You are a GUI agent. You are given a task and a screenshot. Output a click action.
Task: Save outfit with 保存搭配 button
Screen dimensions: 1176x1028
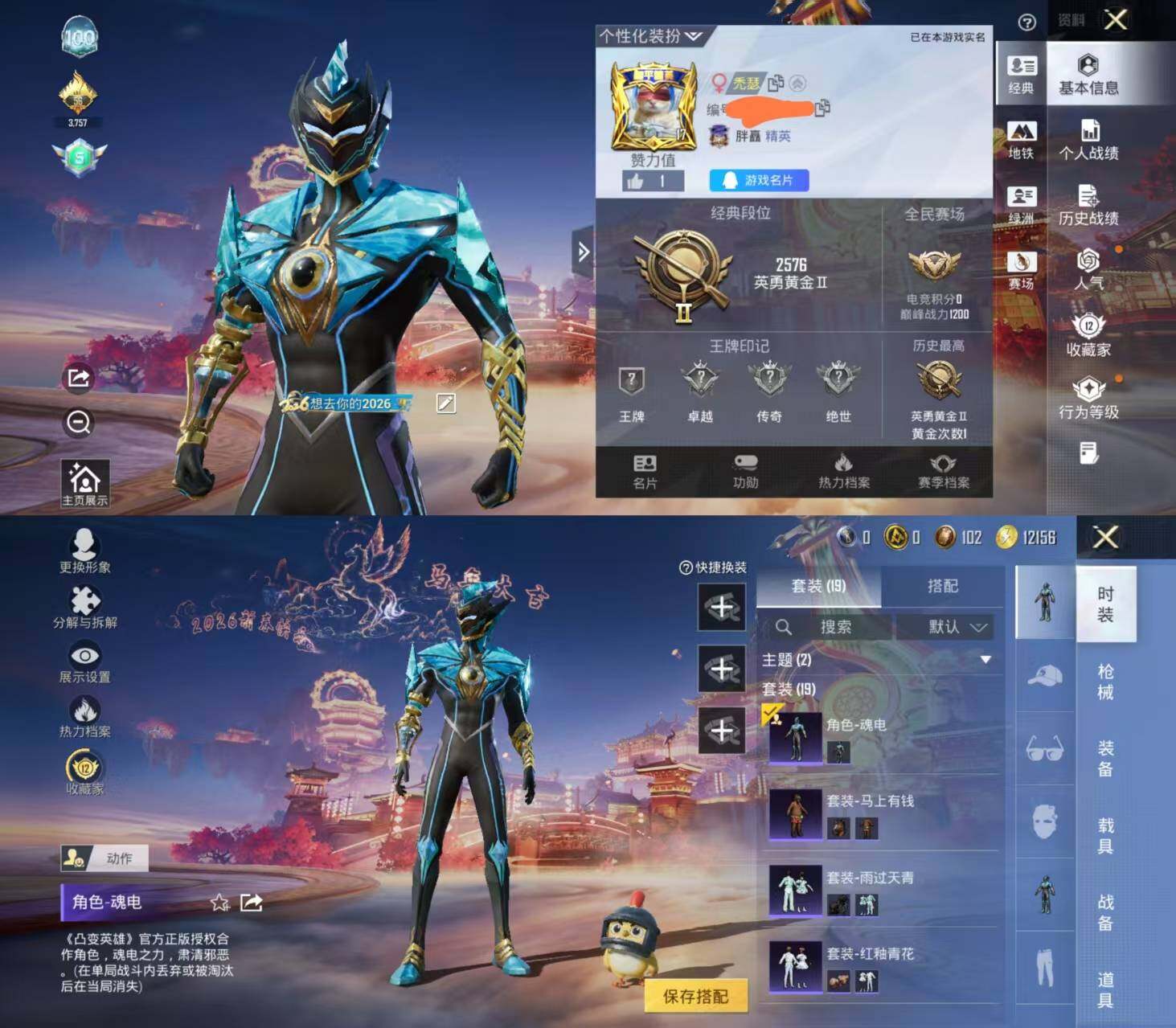pos(695,996)
